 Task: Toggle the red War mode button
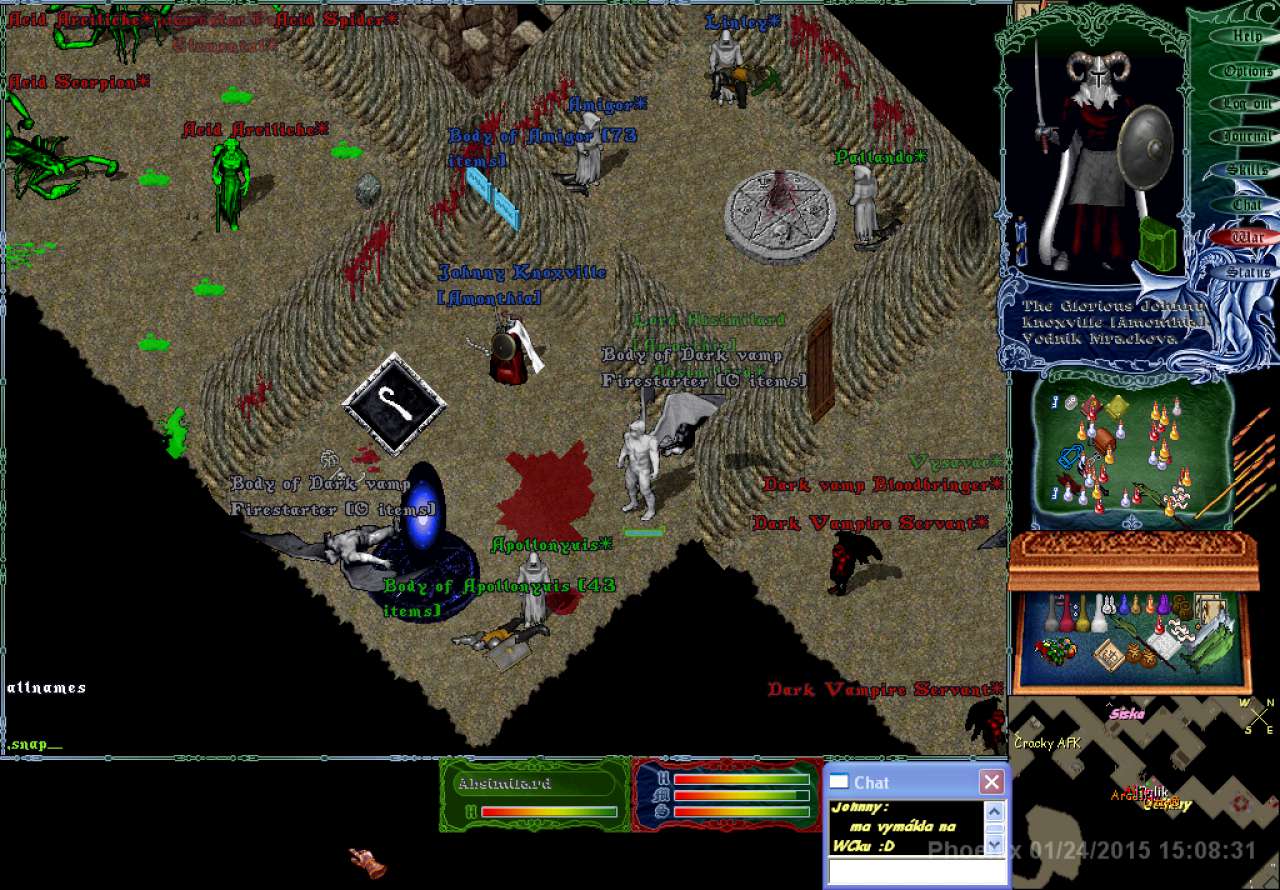click(1246, 238)
